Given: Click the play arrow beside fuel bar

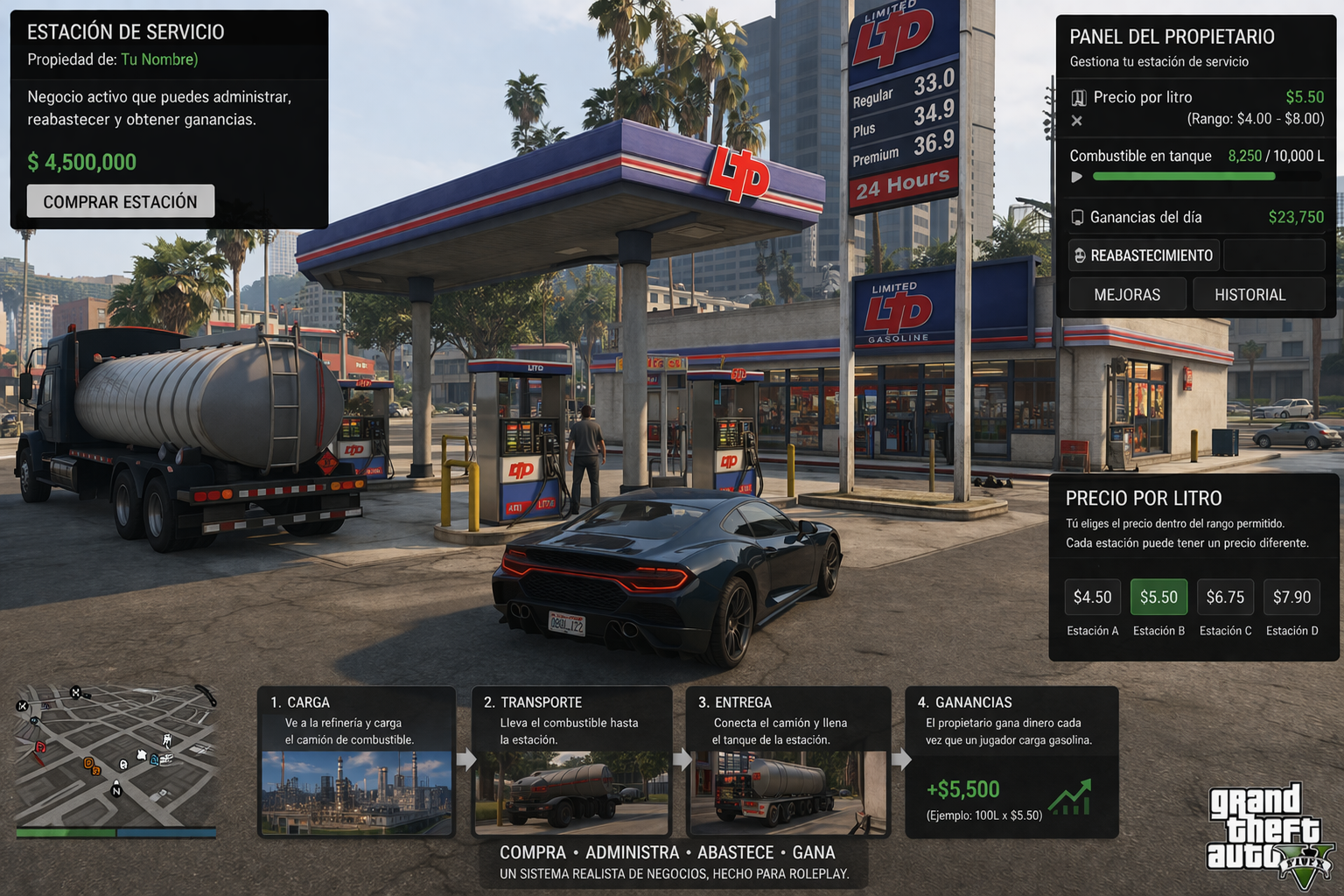Looking at the screenshot, I should pyautogui.click(x=1077, y=177).
